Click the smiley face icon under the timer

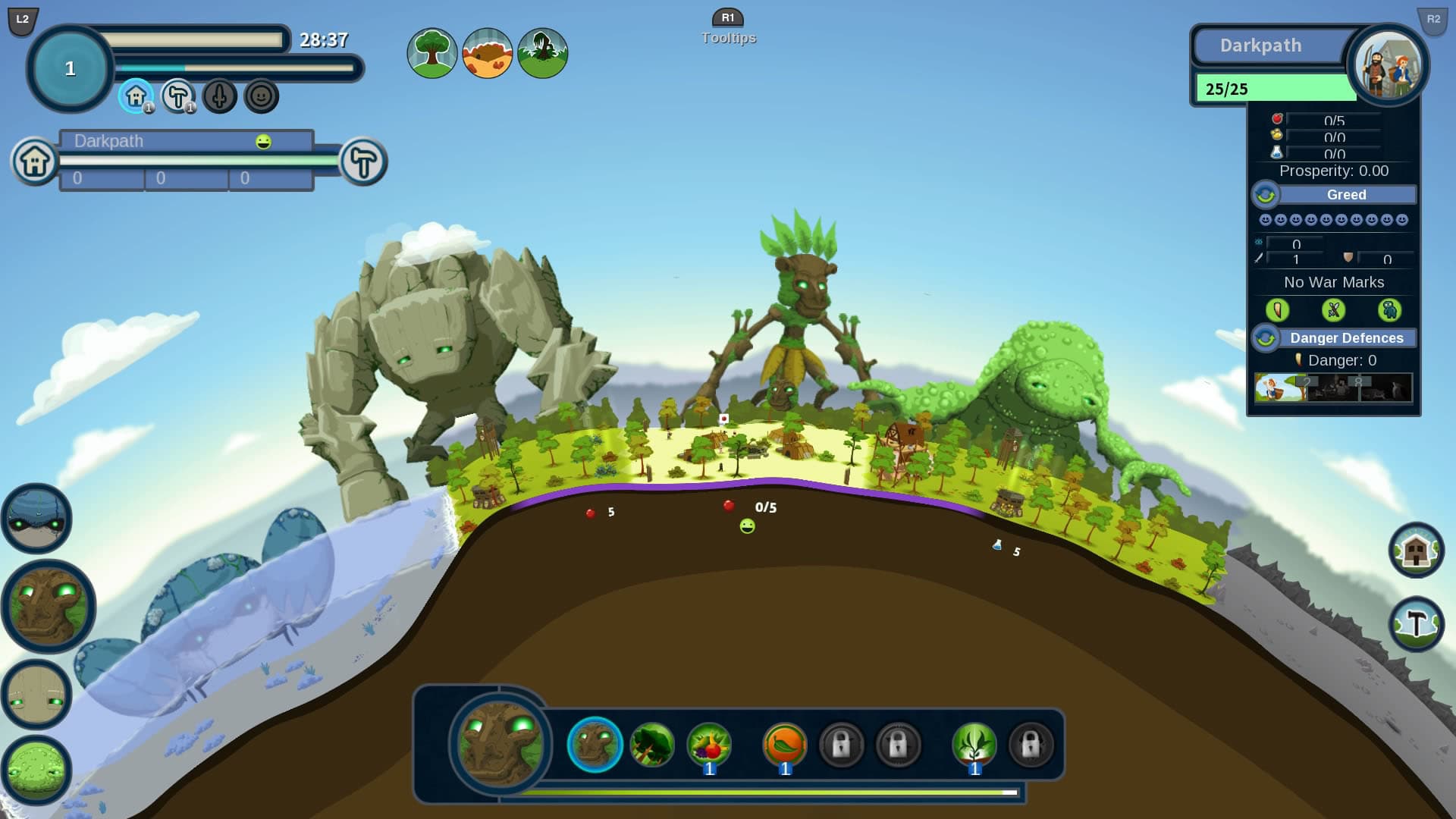(261, 97)
